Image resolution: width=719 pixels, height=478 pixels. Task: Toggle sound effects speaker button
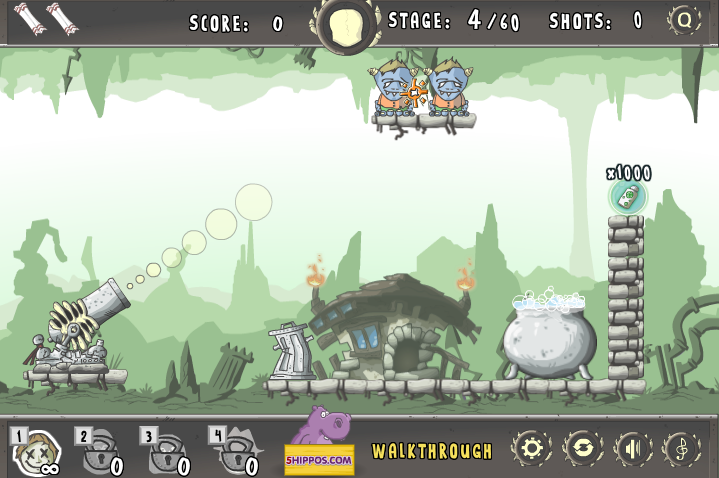click(x=632, y=448)
